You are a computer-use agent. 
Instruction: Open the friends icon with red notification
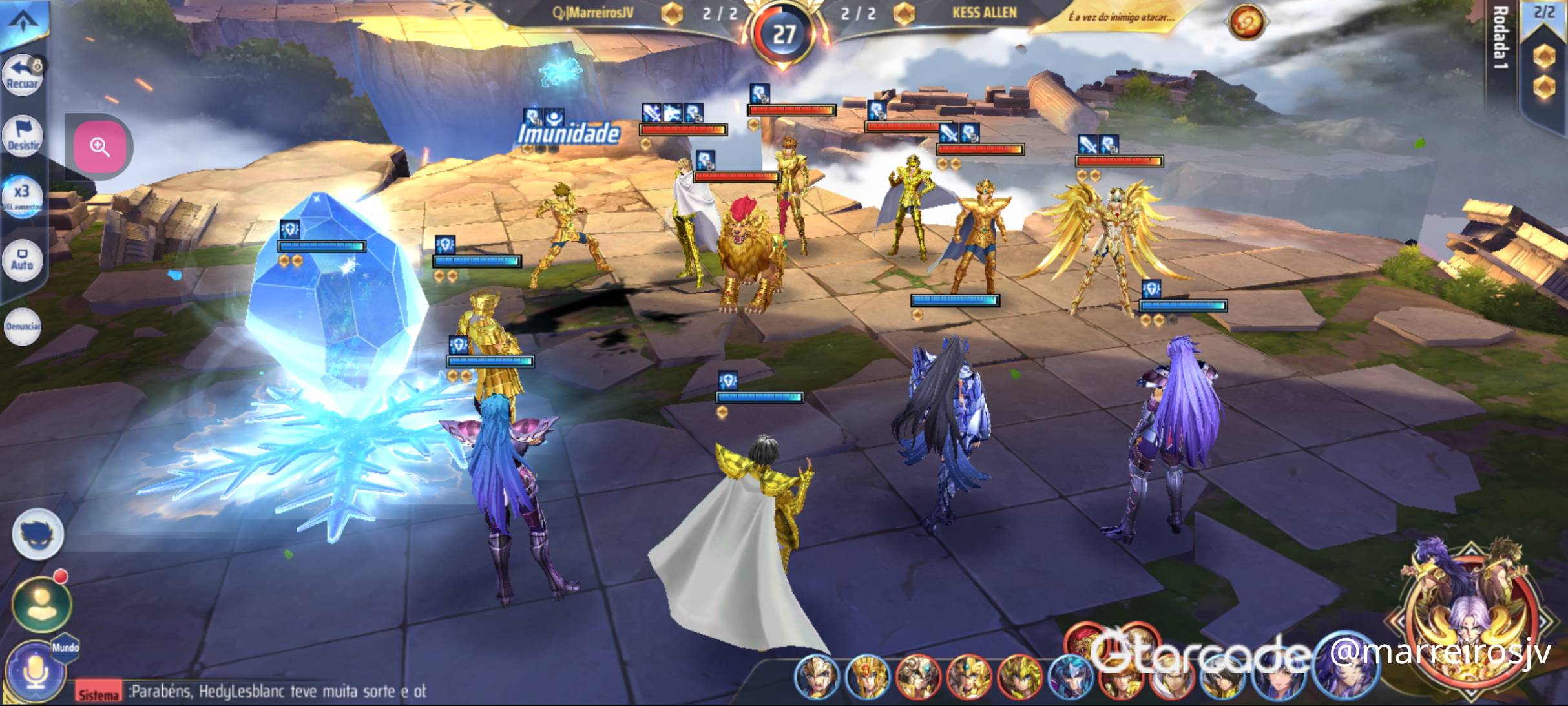[x=41, y=604]
